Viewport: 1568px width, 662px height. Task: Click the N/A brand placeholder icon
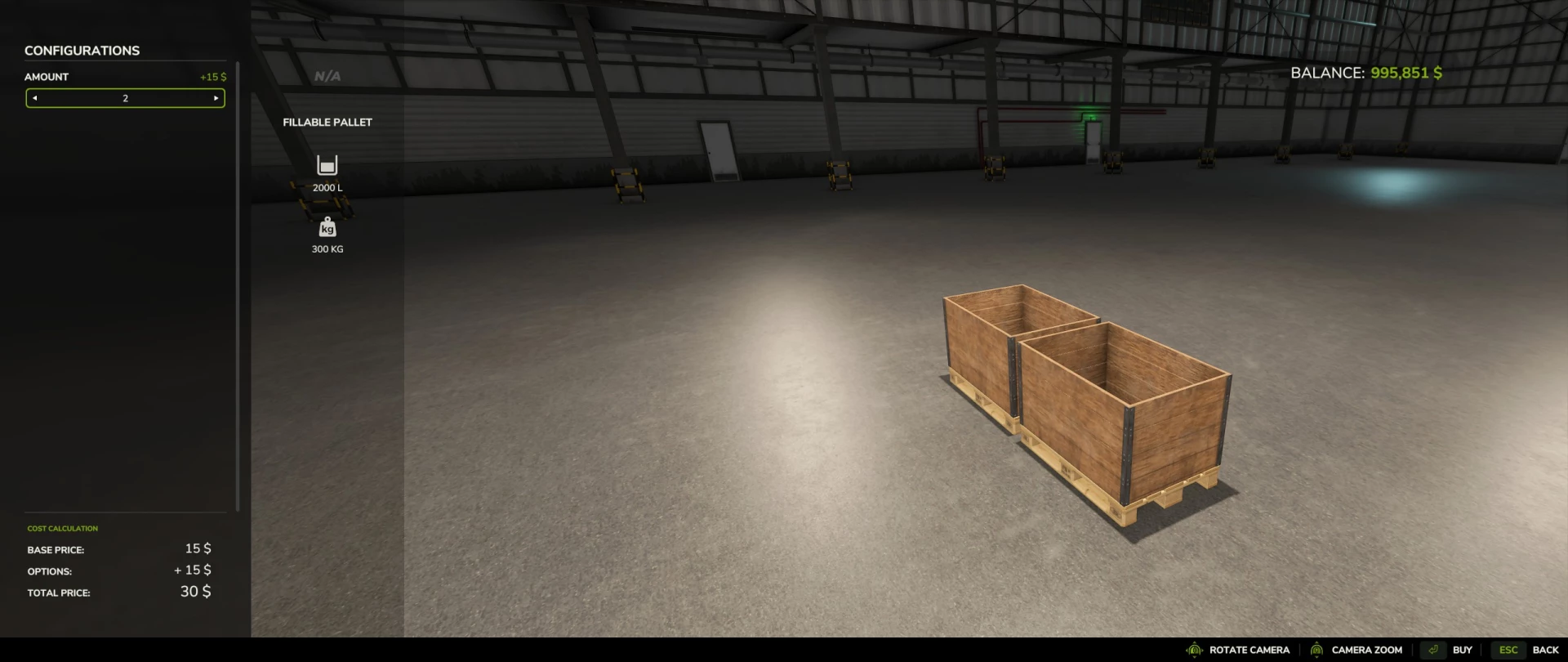(x=327, y=75)
